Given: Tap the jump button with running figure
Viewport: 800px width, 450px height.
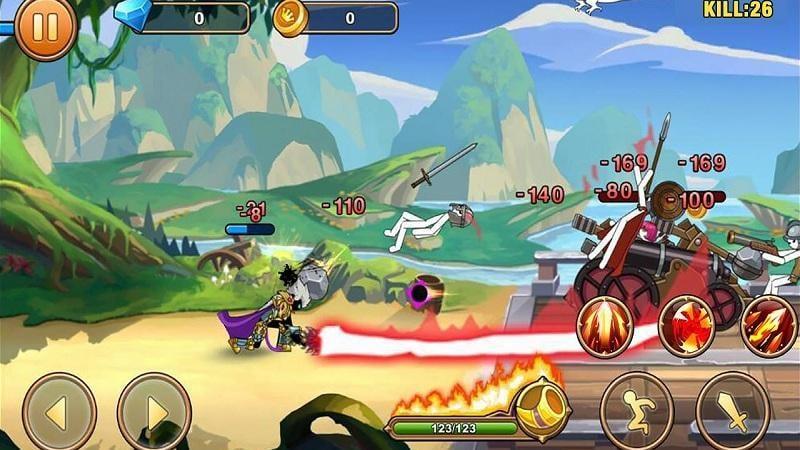Looking at the screenshot, I should coord(637,410).
